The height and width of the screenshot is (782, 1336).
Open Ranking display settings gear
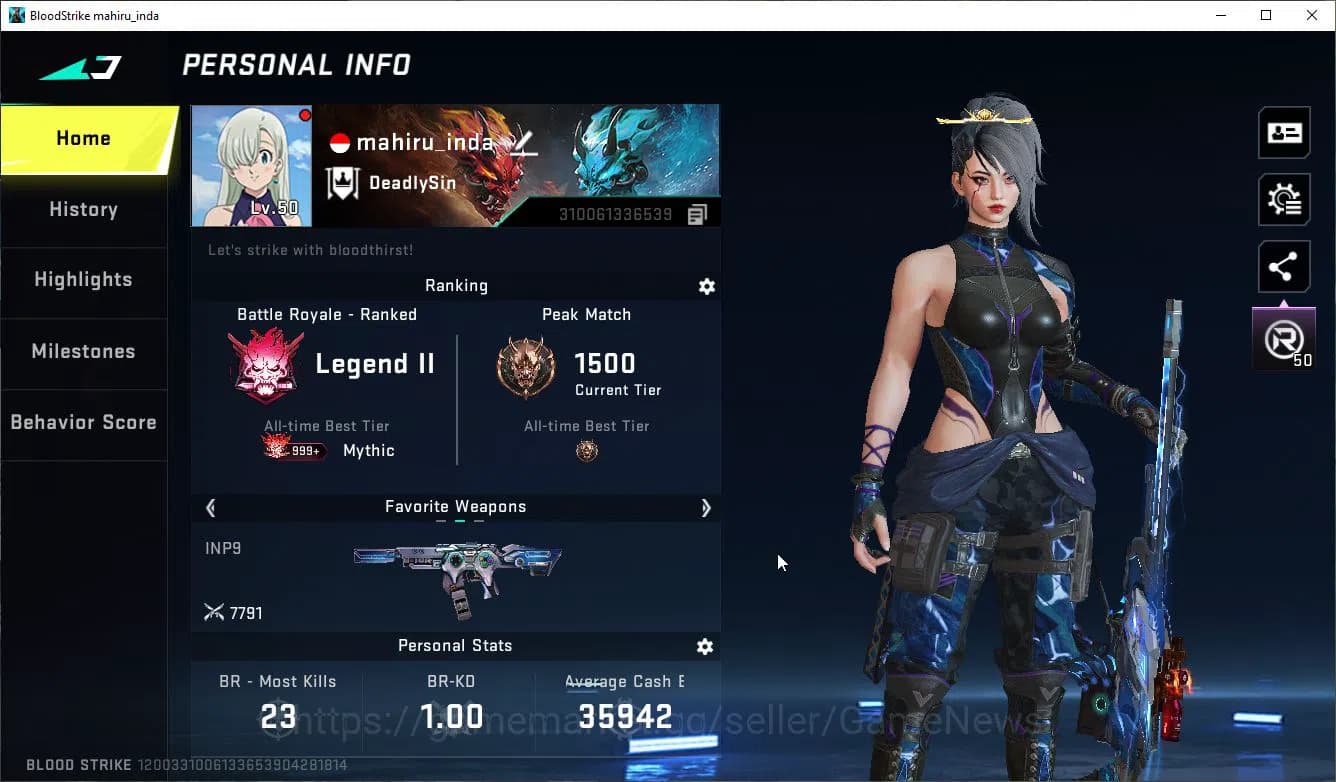pos(707,287)
